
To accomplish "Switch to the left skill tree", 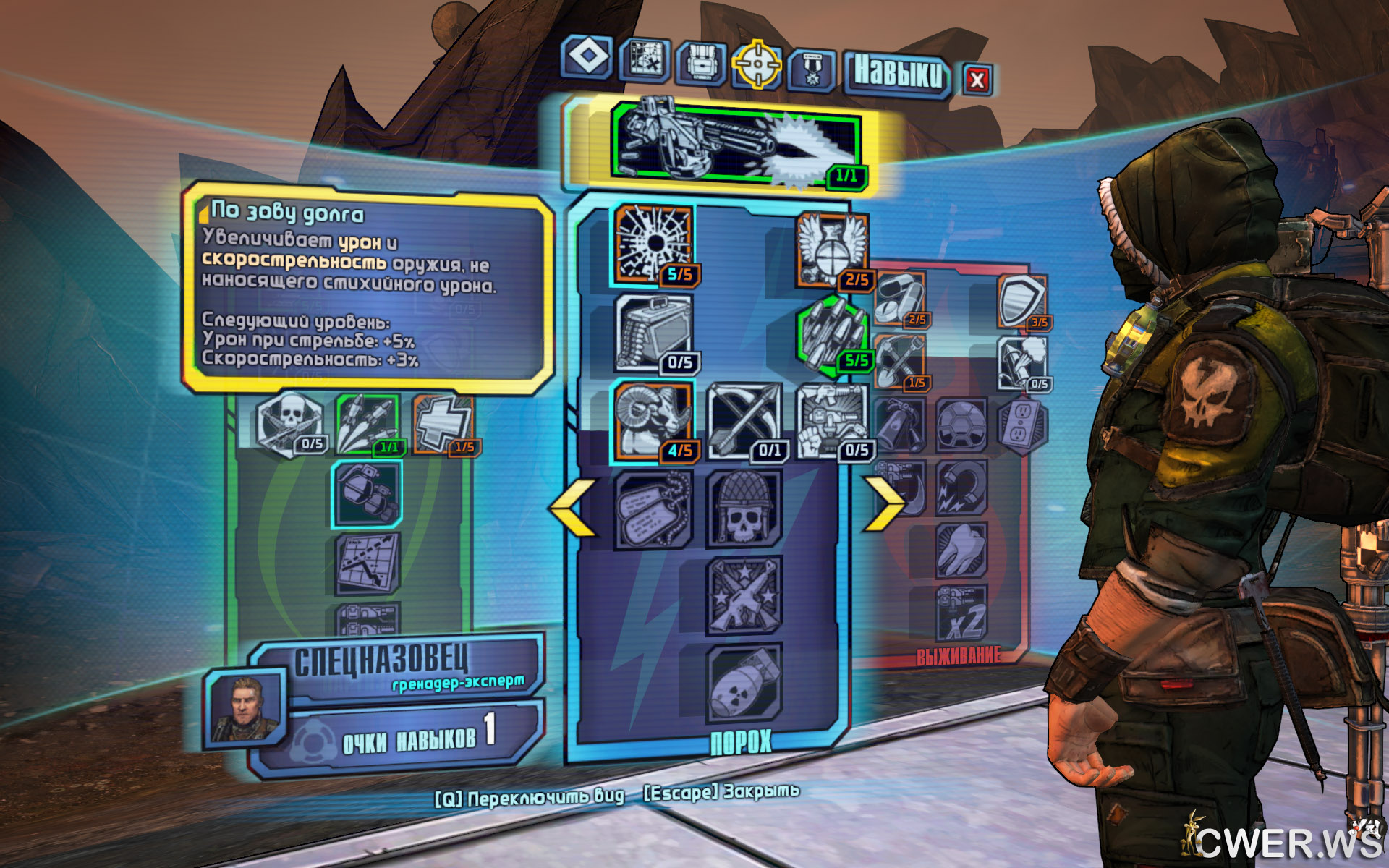I will pos(574,507).
